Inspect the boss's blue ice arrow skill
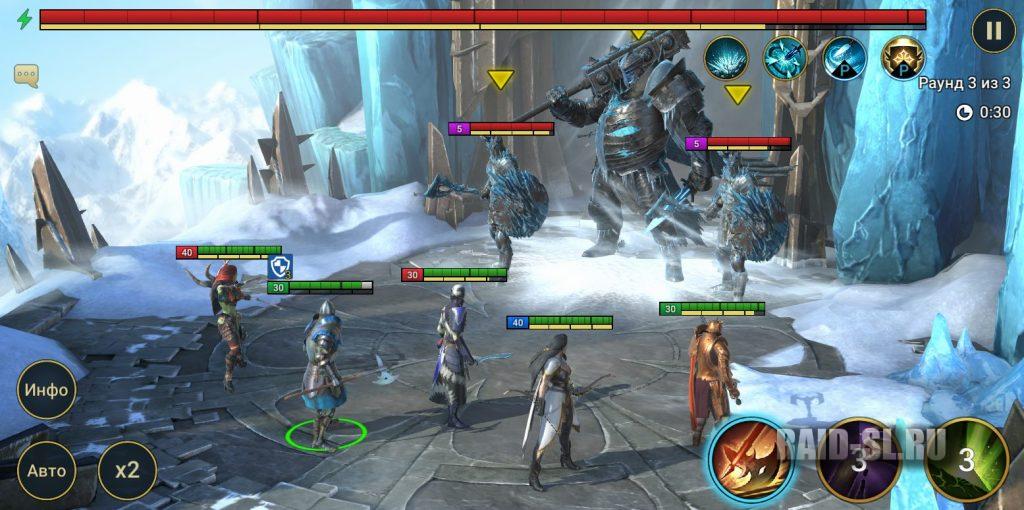This screenshot has height=510, width=1024. coord(785,58)
